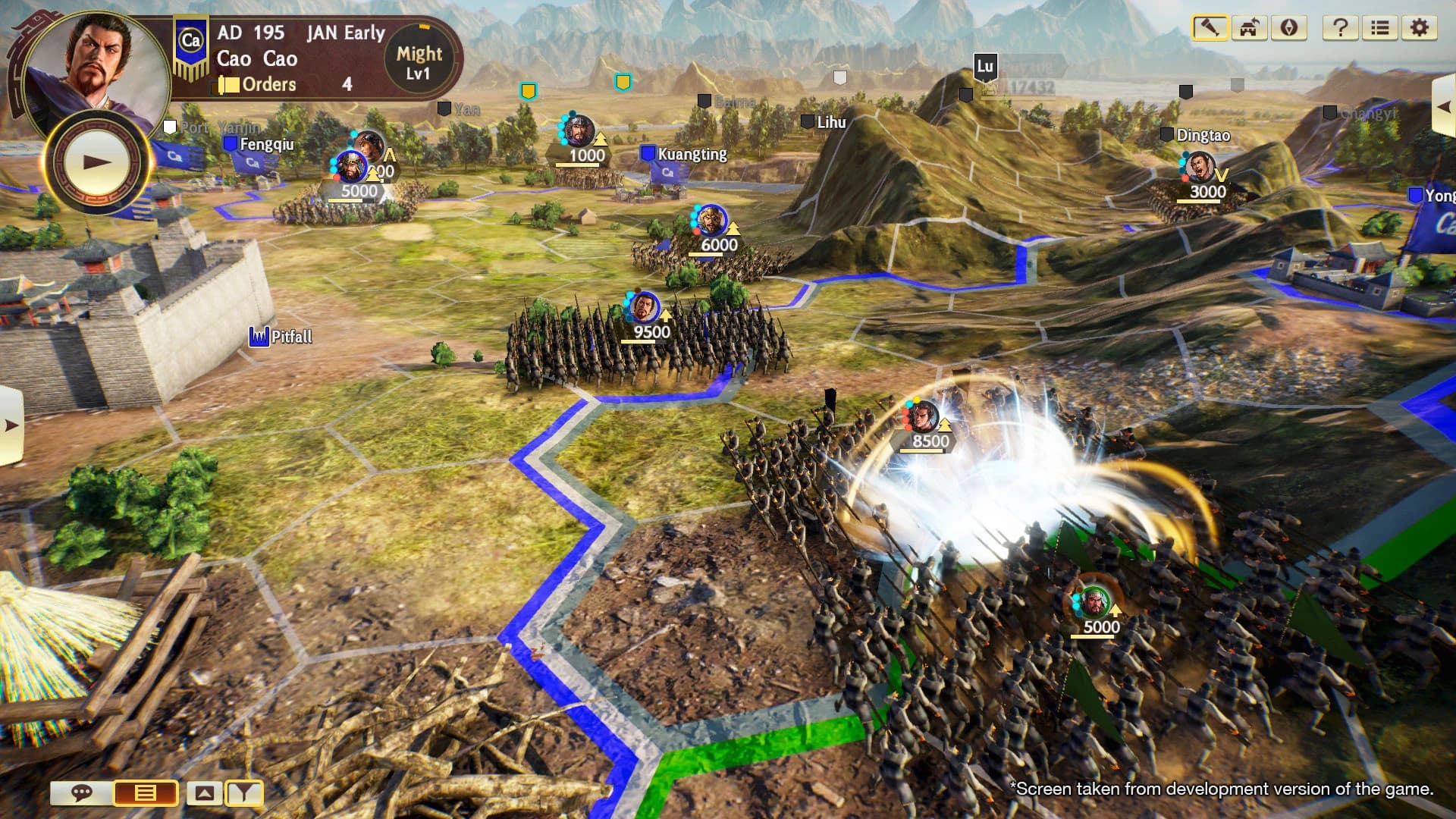The width and height of the screenshot is (1456, 819).
Task: Open the city construction icon beside the telescope
Action: 1248,28
